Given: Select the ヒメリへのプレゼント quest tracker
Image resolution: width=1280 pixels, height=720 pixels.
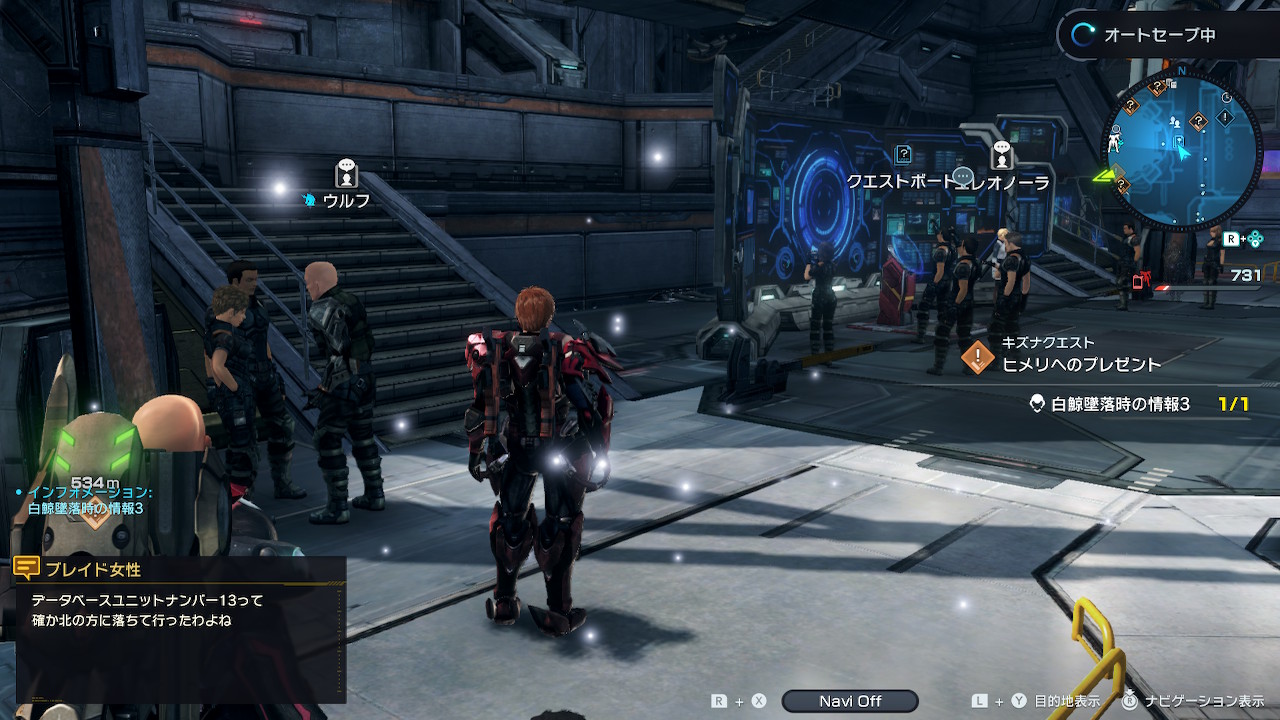Looking at the screenshot, I should (x=1080, y=364).
